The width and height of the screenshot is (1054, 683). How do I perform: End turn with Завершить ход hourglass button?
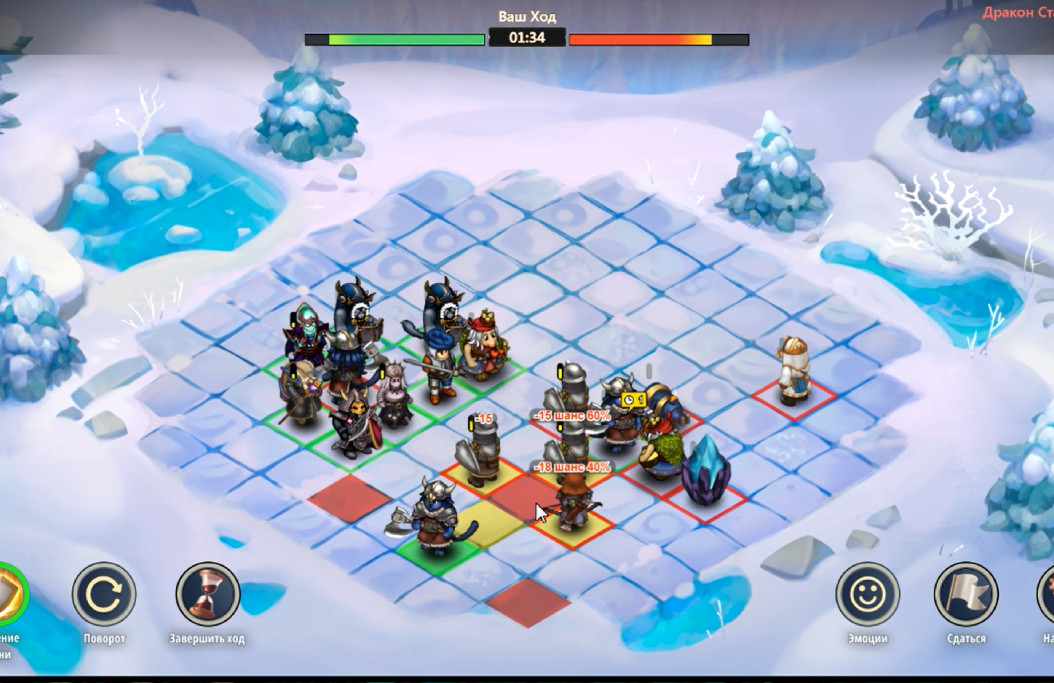[x=208, y=594]
